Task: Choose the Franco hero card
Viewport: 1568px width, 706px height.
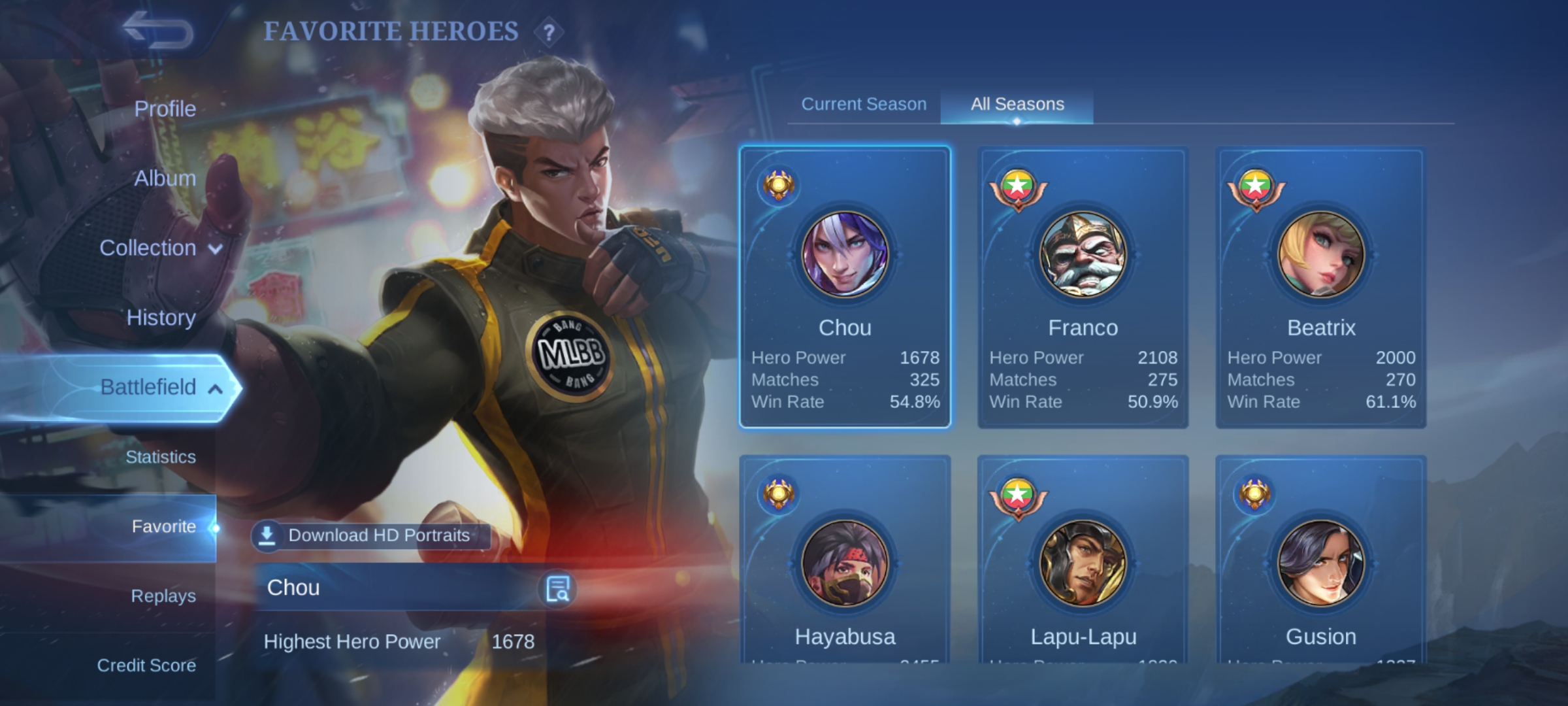Action: tap(1083, 288)
